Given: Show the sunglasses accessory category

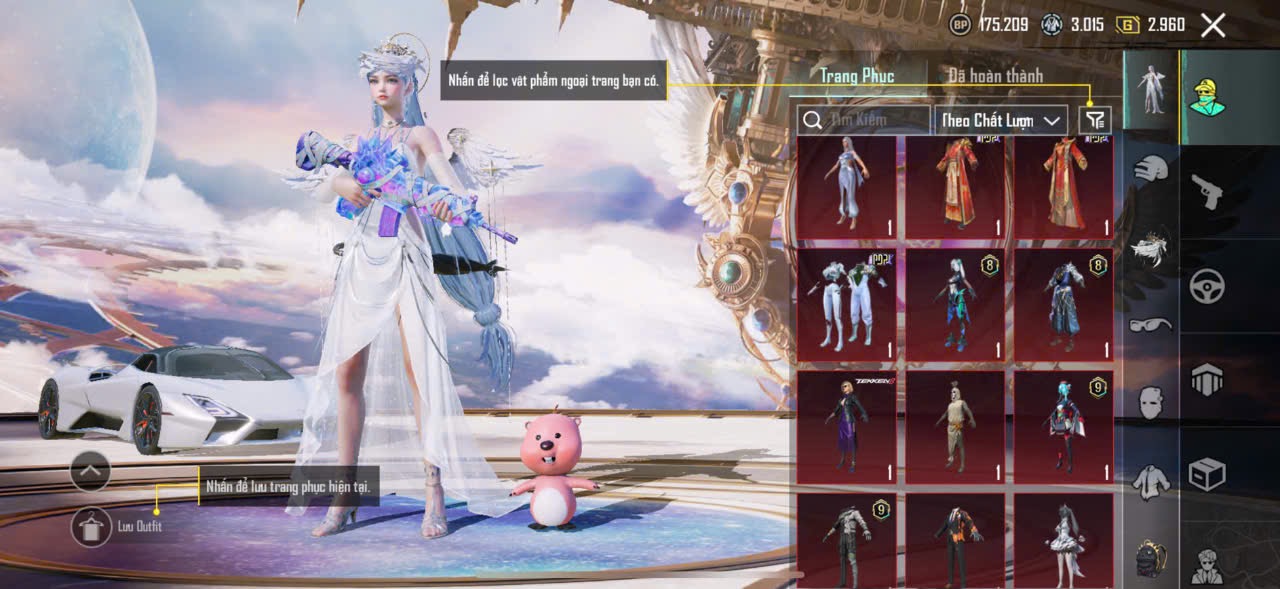Looking at the screenshot, I should tap(1151, 325).
